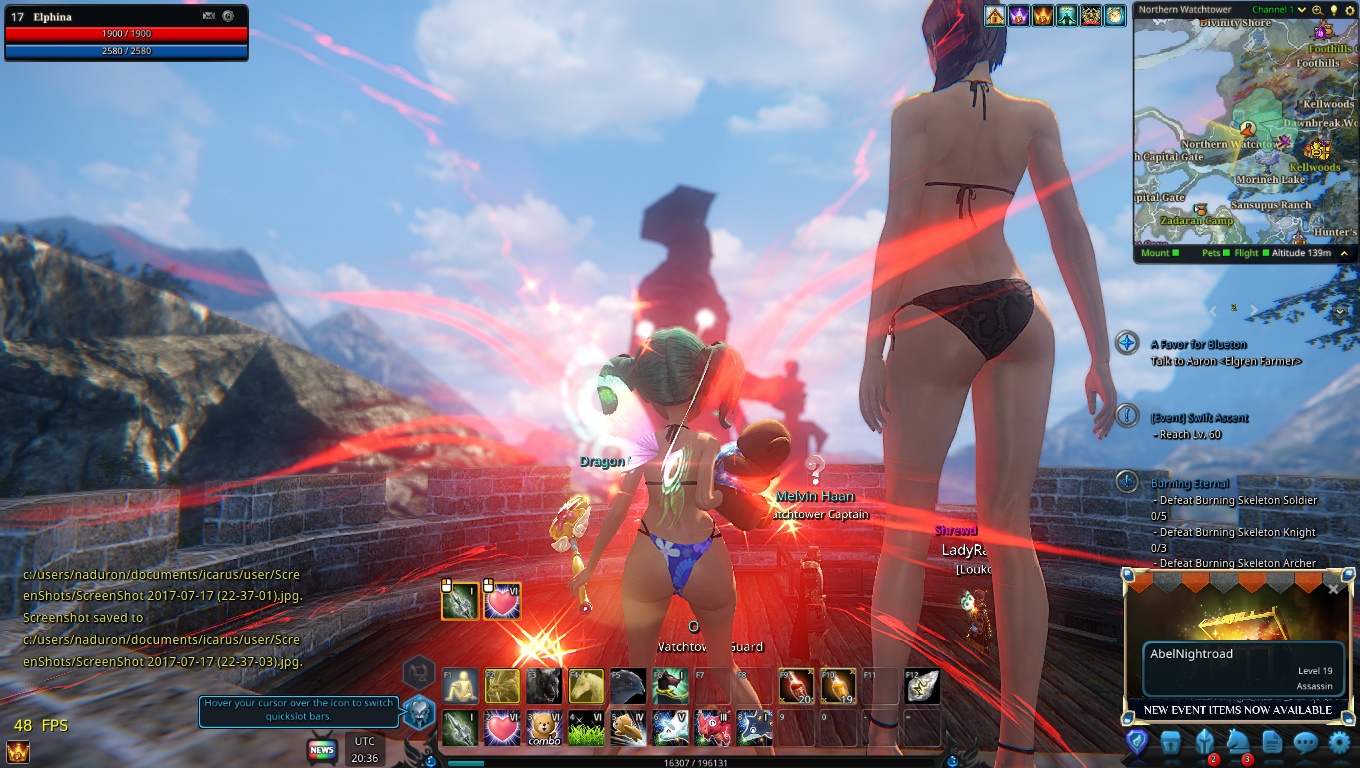
Task: Activate the green grass skill
Action: point(586,727)
